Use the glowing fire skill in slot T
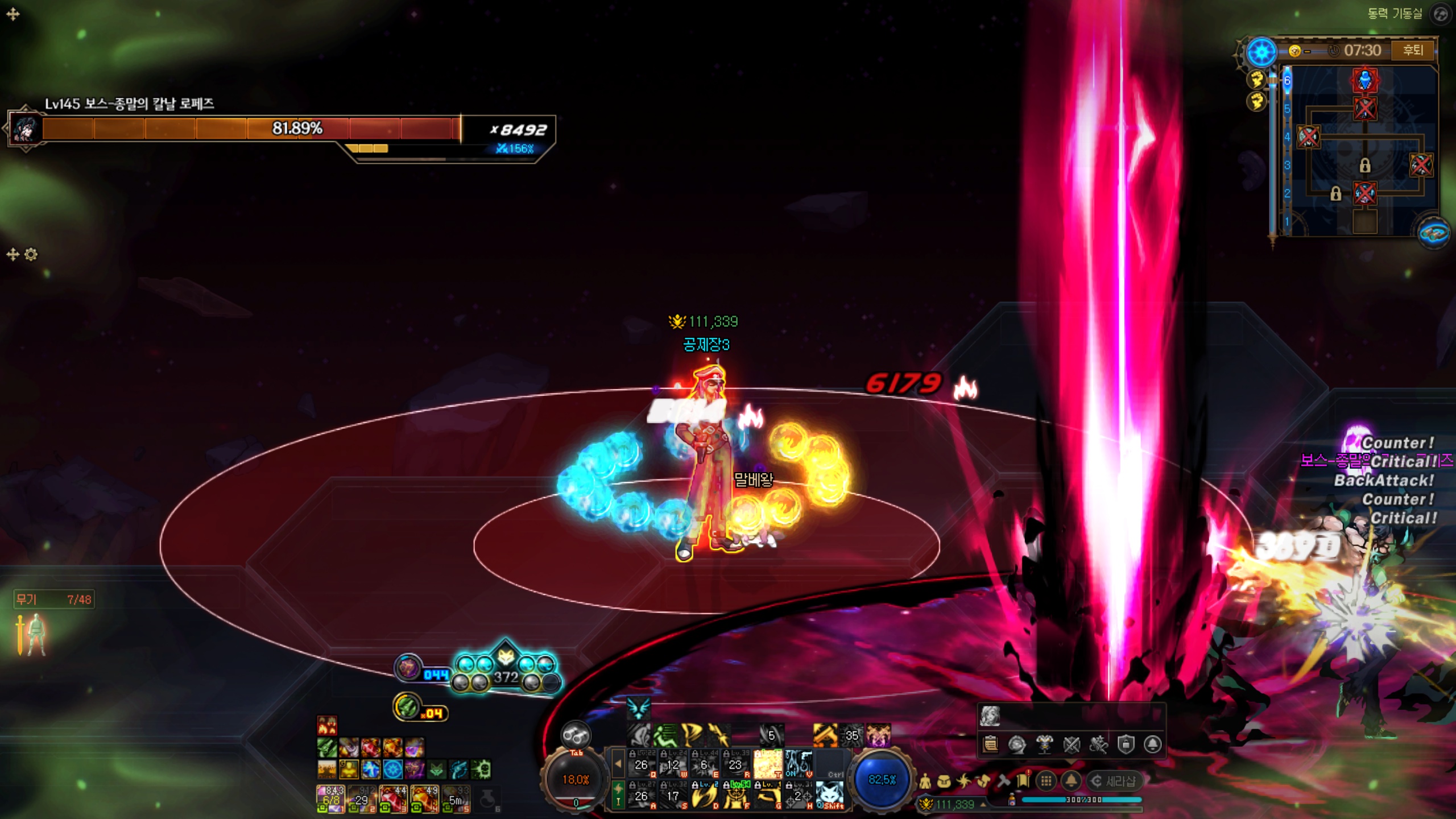This screenshot has width=1456, height=819. (x=768, y=764)
